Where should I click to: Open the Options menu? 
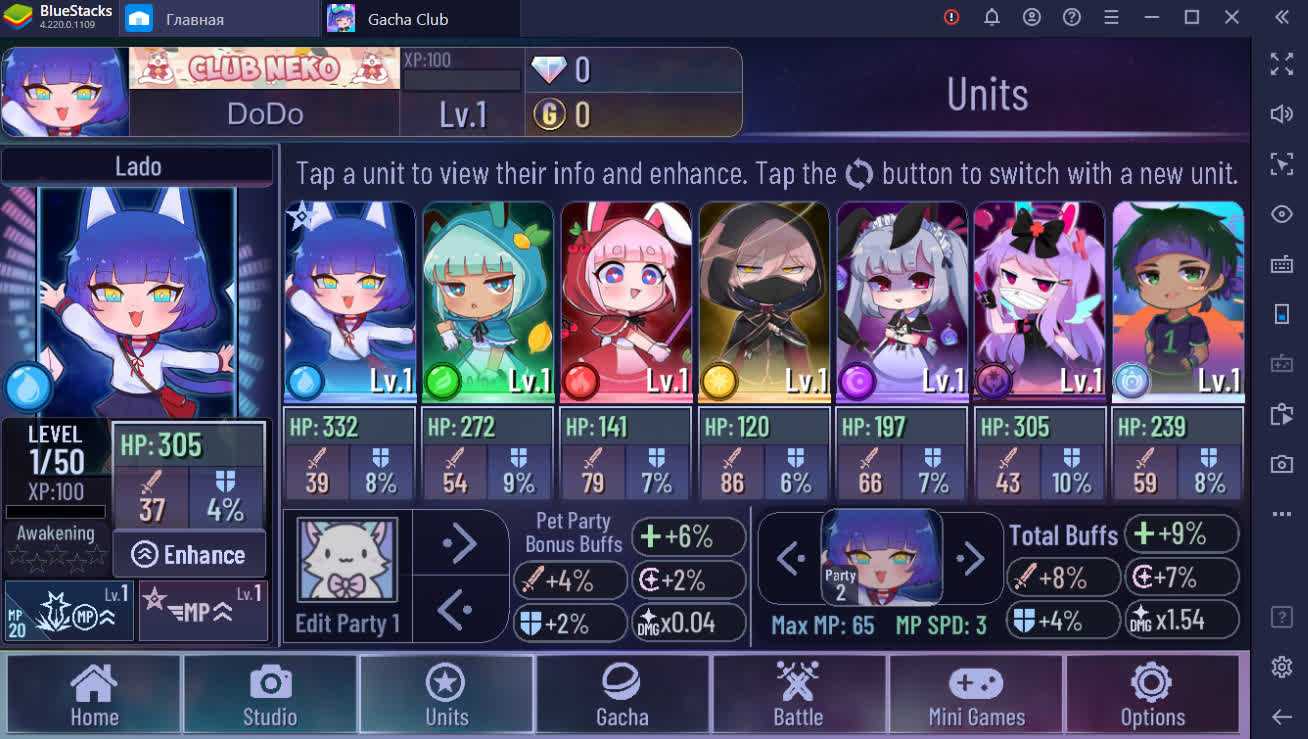[1152, 694]
